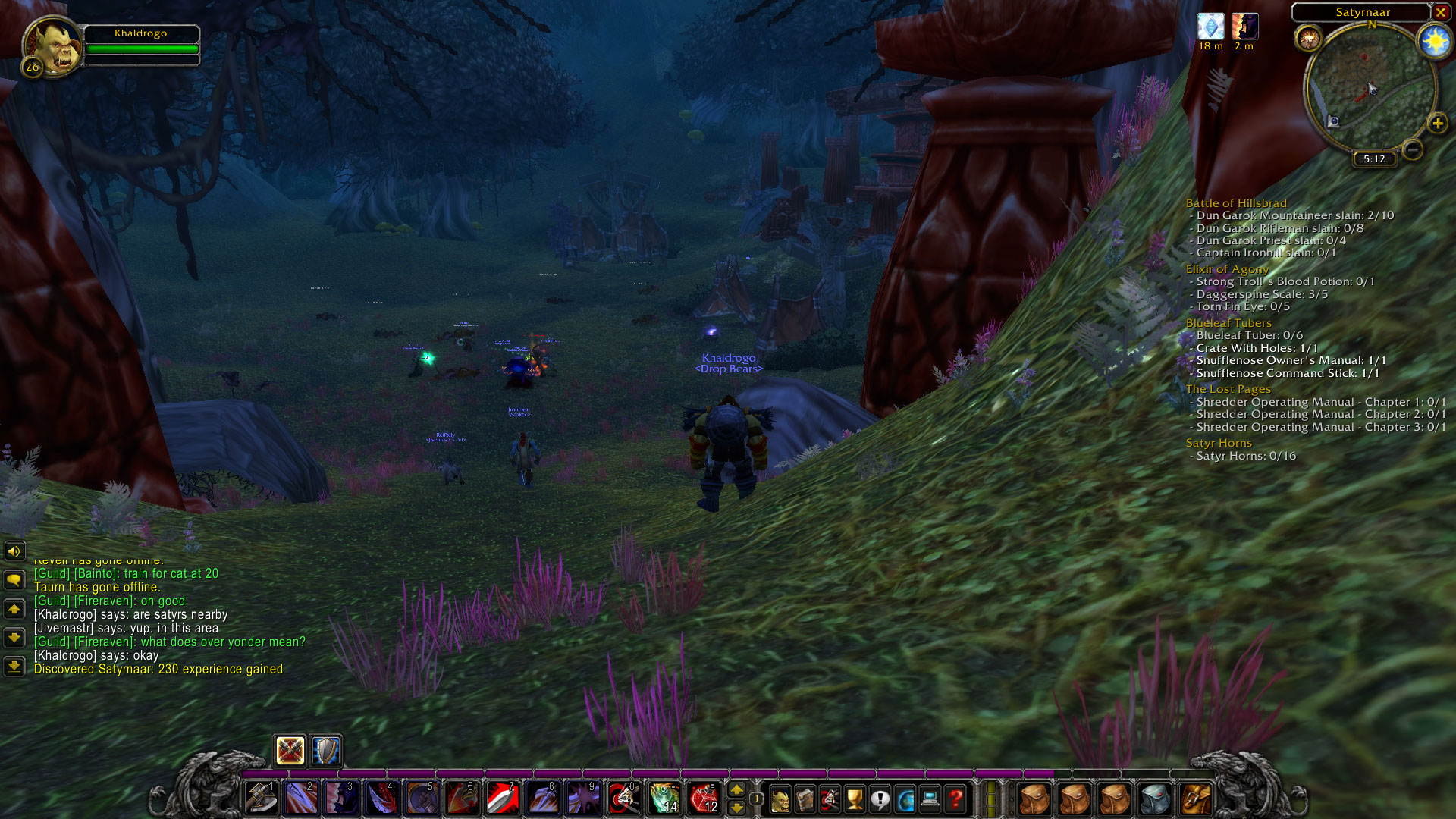Open the spellbook from the micro menu
Screen dimensions: 1456x819
(804, 798)
